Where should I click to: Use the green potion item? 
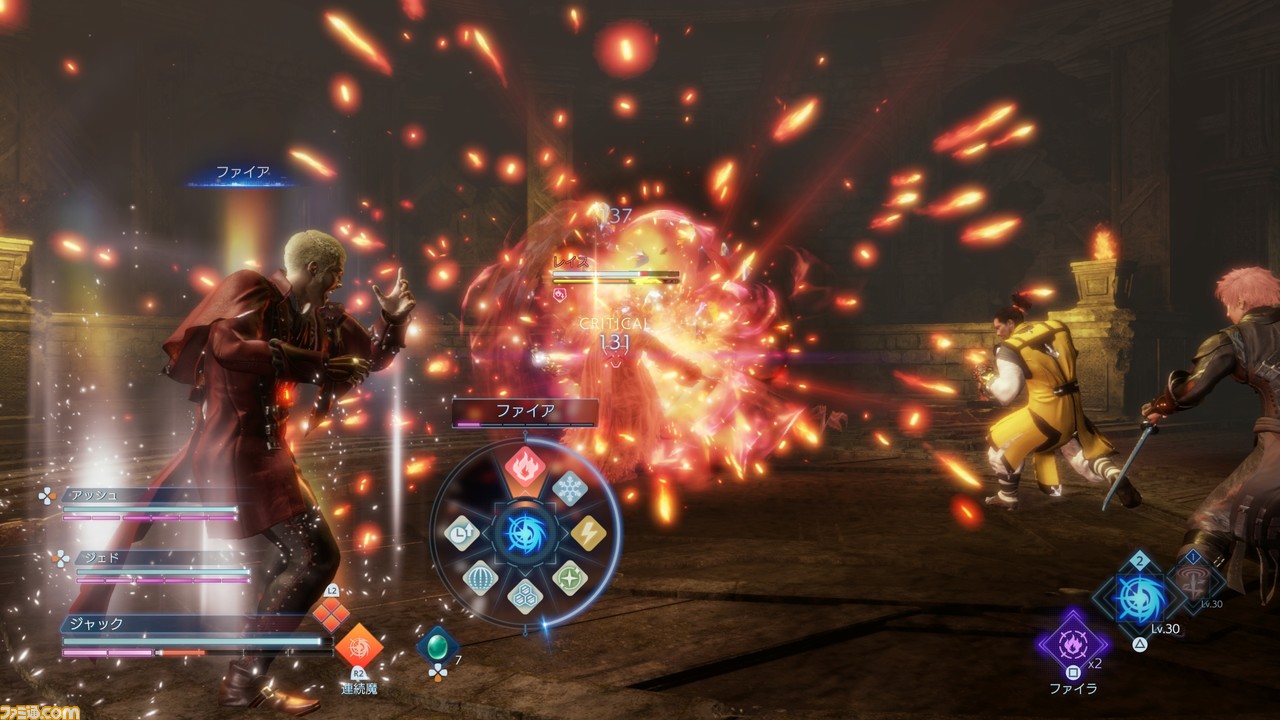point(438,646)
